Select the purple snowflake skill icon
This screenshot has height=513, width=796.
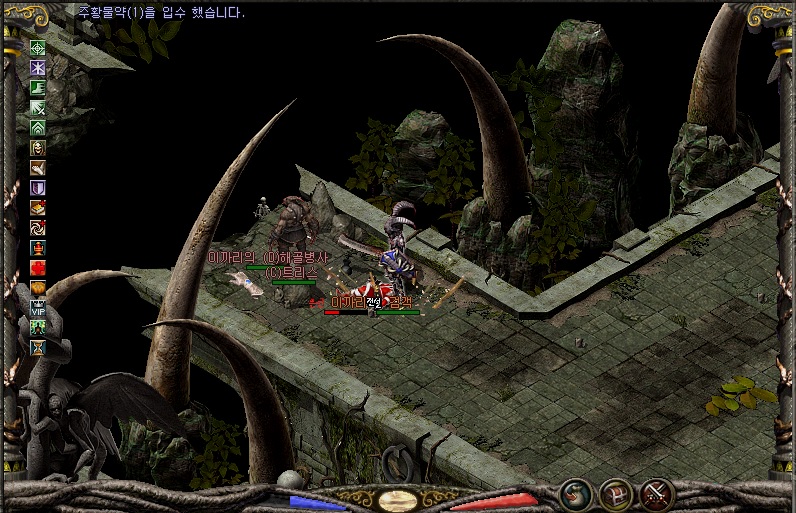click(38, 67)
